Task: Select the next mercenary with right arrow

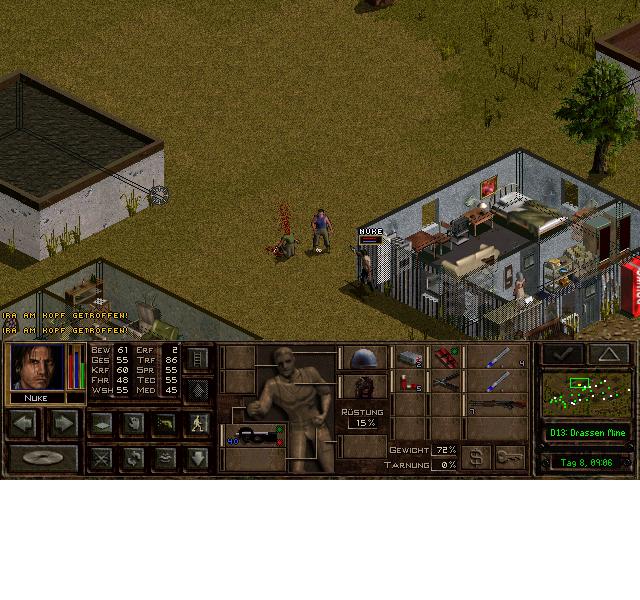Action: coord(63,424)
